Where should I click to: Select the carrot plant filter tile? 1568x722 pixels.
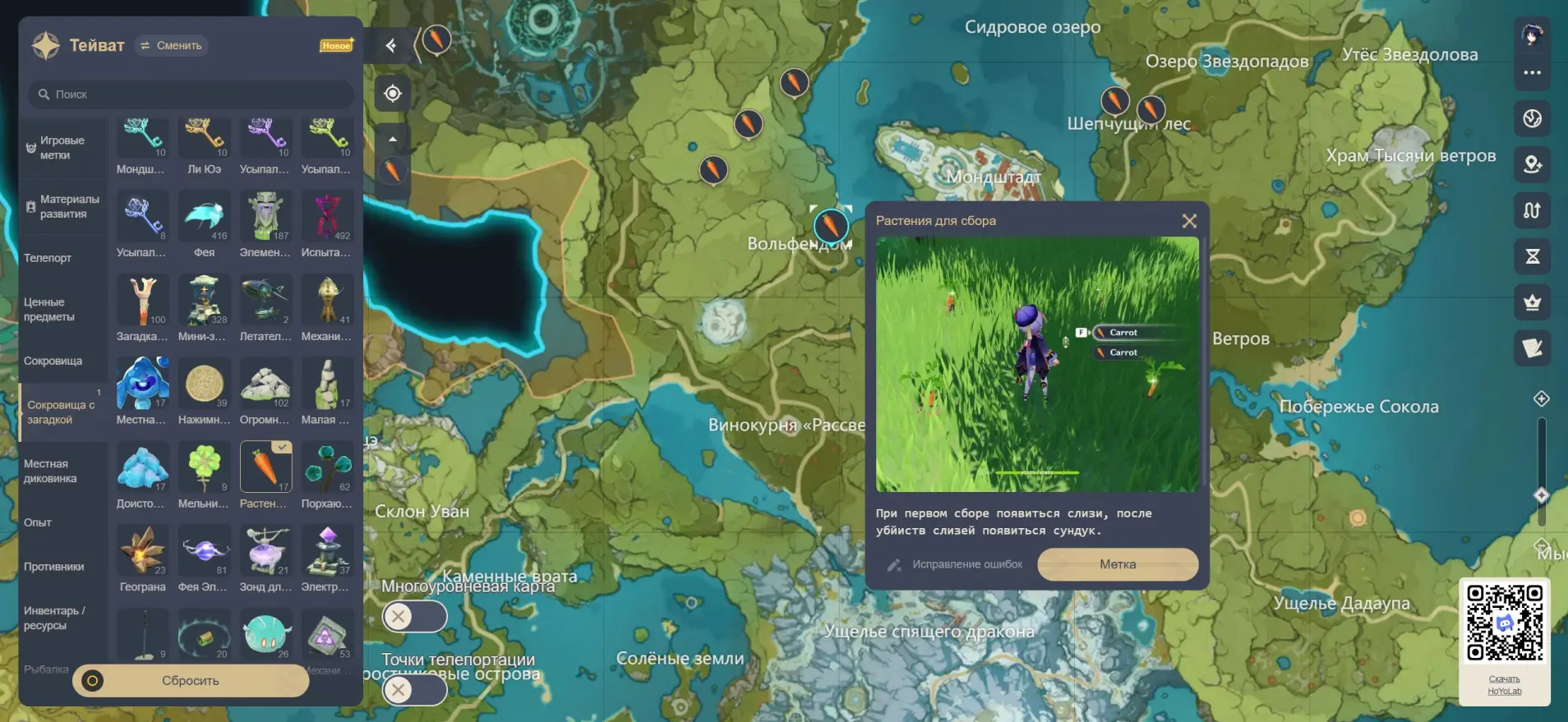point(265,468)
